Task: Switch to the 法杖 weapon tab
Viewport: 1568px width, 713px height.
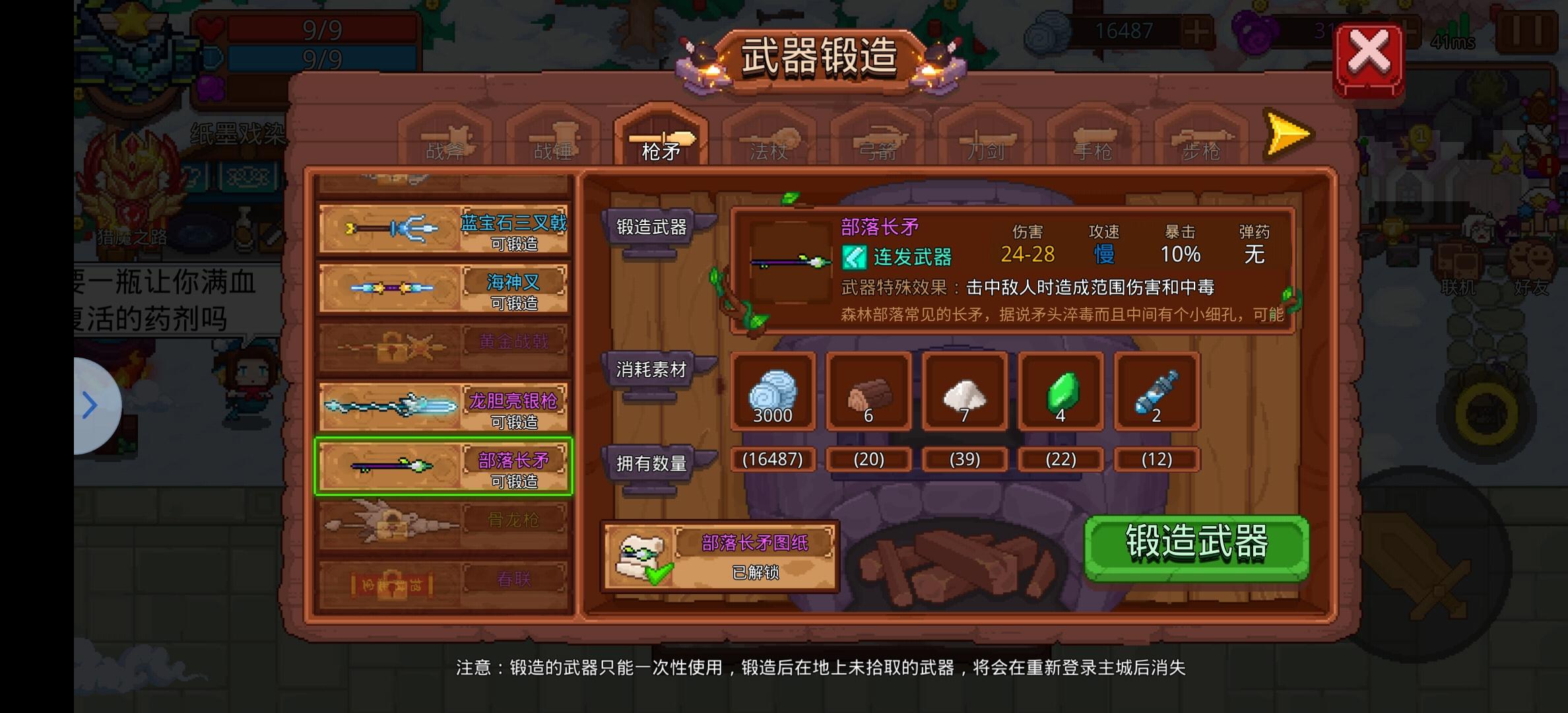Action: click(768, 142)
